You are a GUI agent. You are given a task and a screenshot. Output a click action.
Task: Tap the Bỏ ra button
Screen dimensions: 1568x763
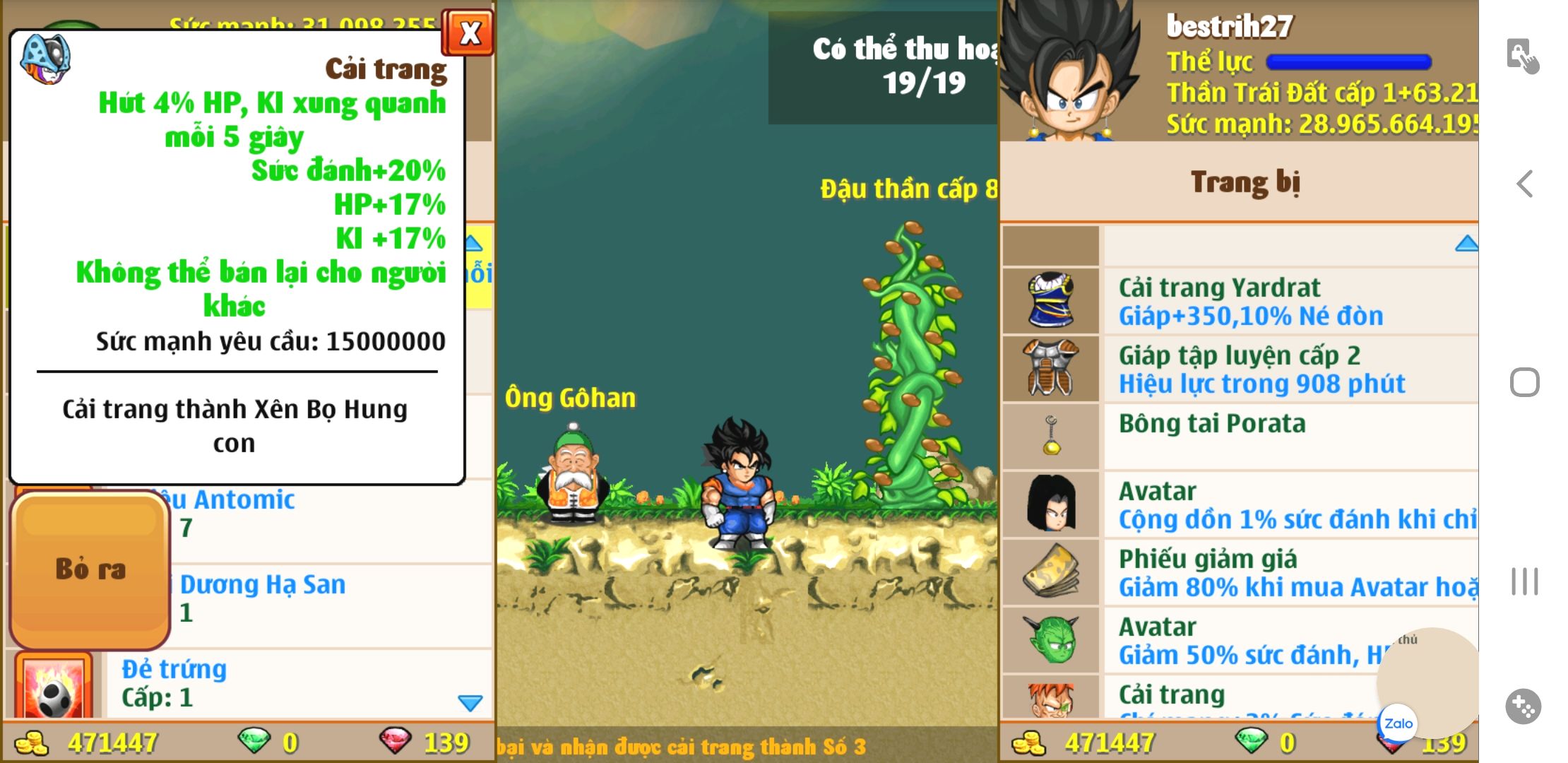click(90, 569)
